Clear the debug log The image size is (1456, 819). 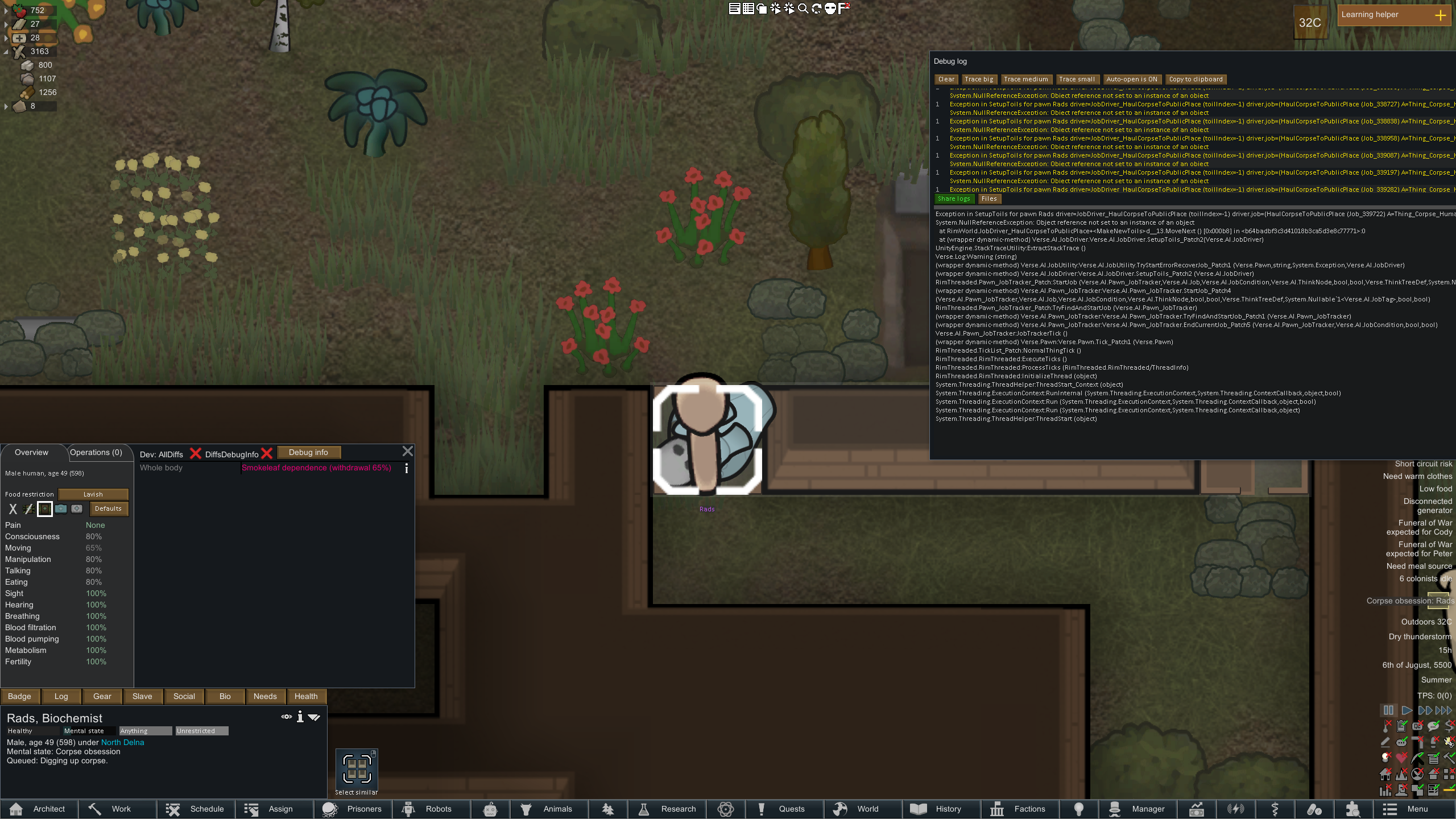[946, 80]
